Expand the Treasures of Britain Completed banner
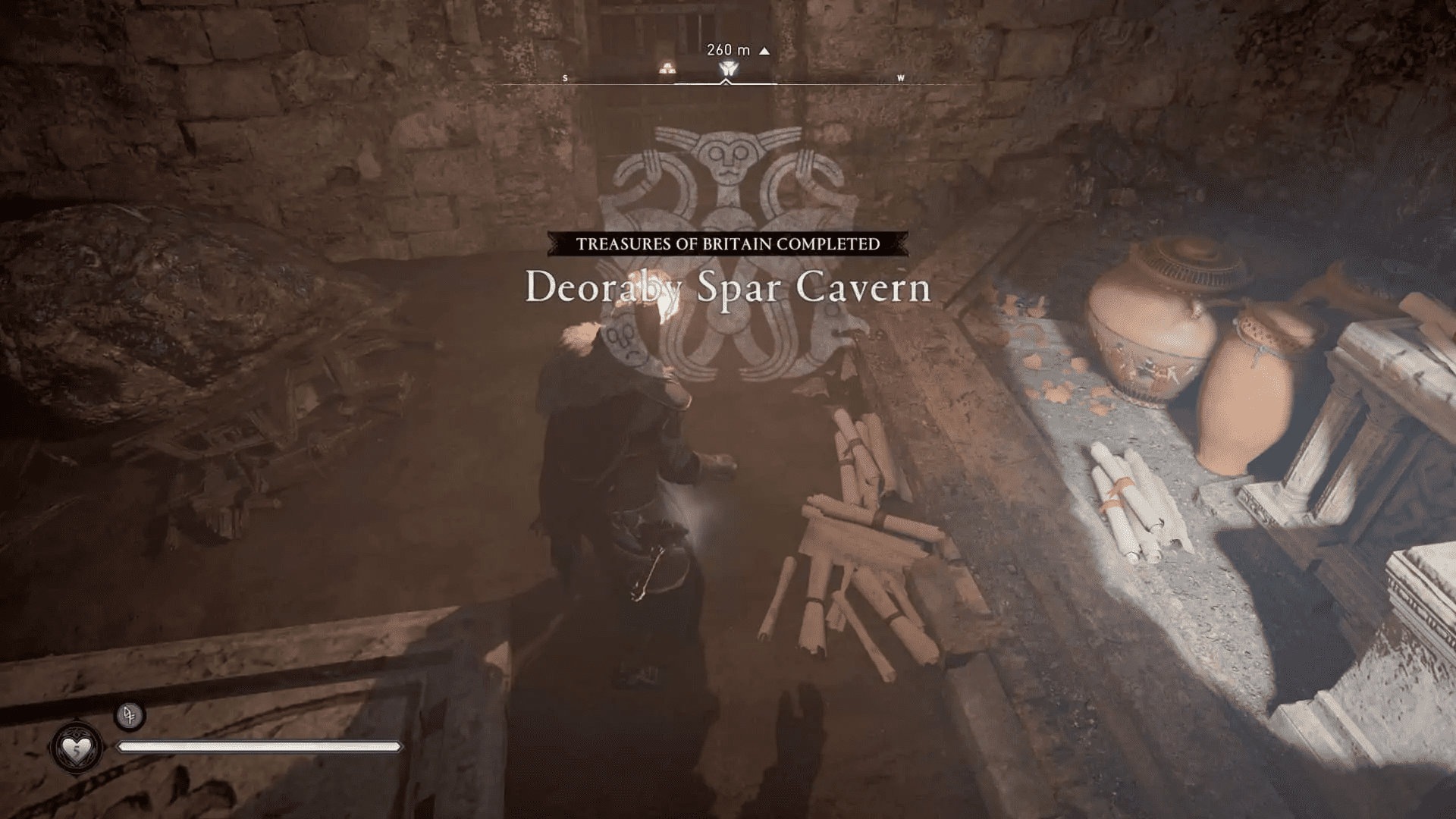Image resolution: width=1456 pixels, height=819 pixels. coord(726,244)
